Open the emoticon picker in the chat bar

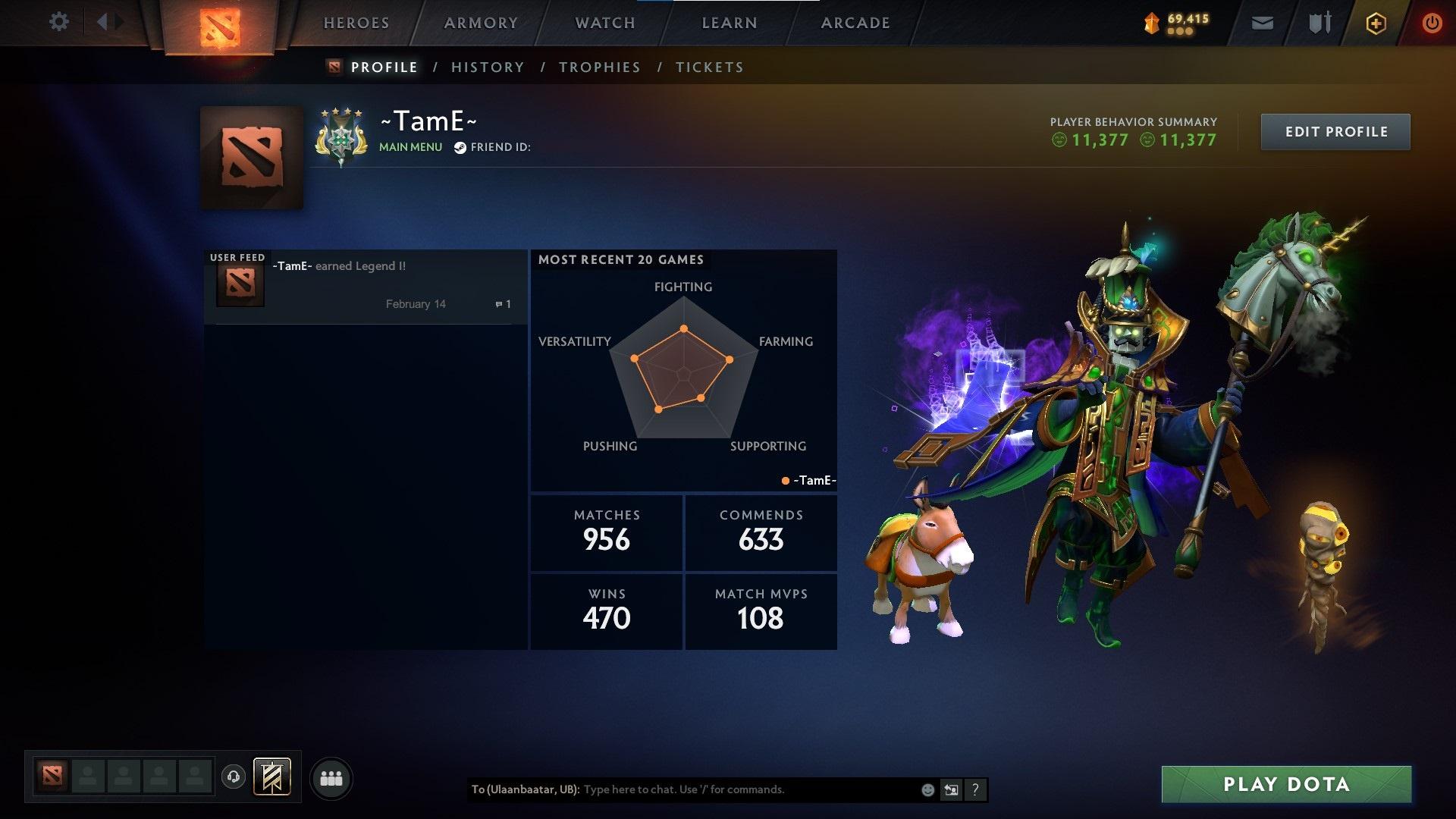click(x=927, y=789)
